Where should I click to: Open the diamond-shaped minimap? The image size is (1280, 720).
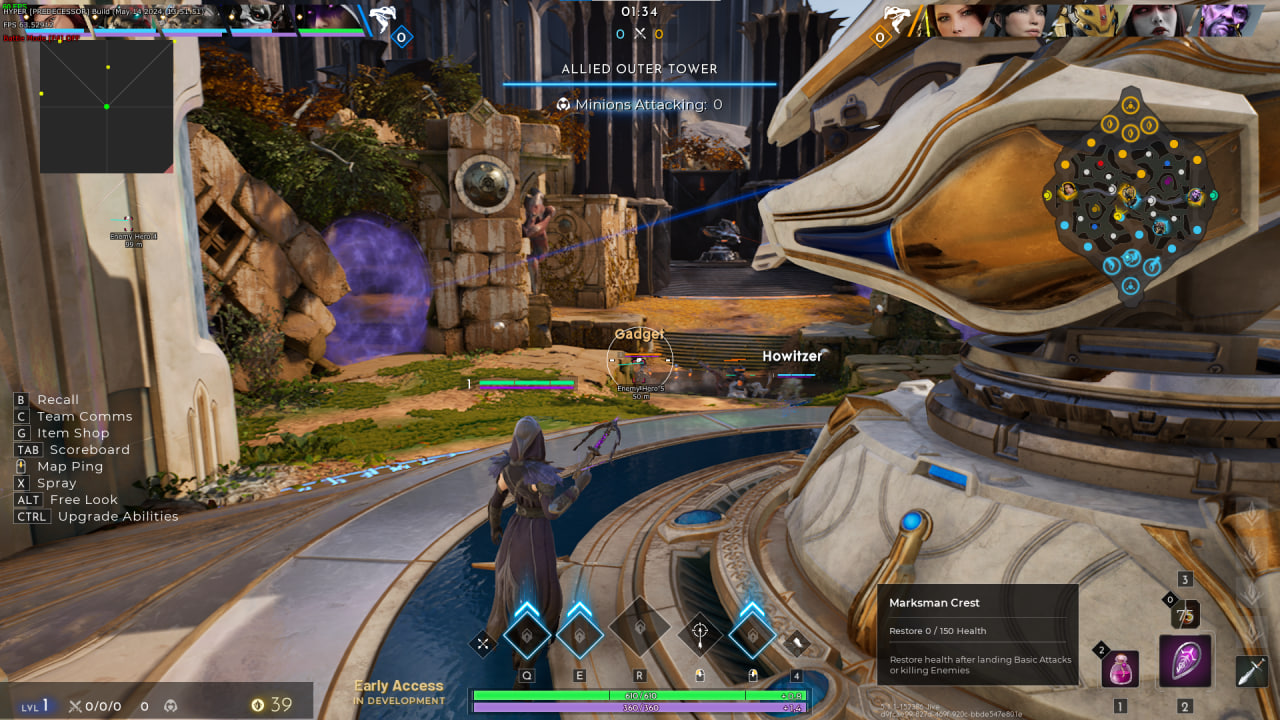point(1130,194)
